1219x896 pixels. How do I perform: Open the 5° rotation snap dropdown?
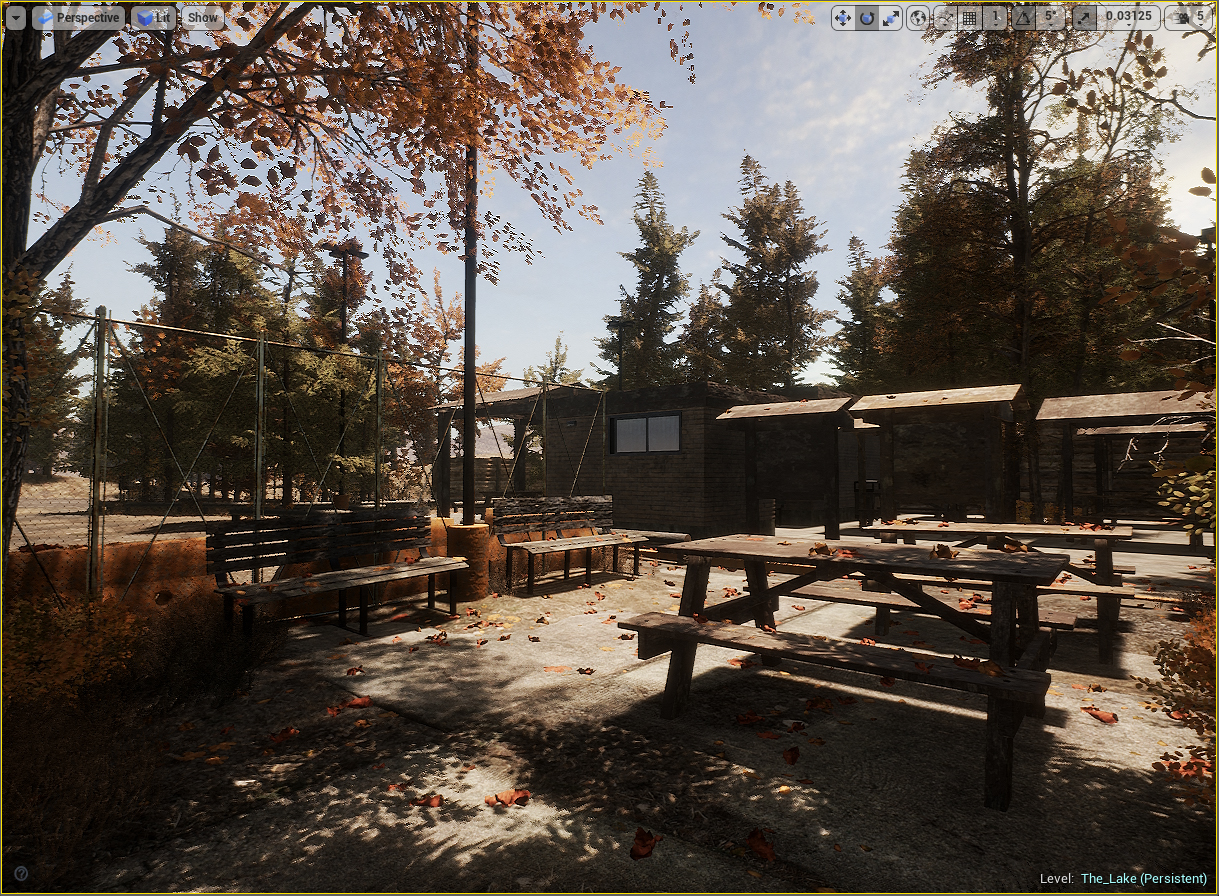(x=1050, y=17)
